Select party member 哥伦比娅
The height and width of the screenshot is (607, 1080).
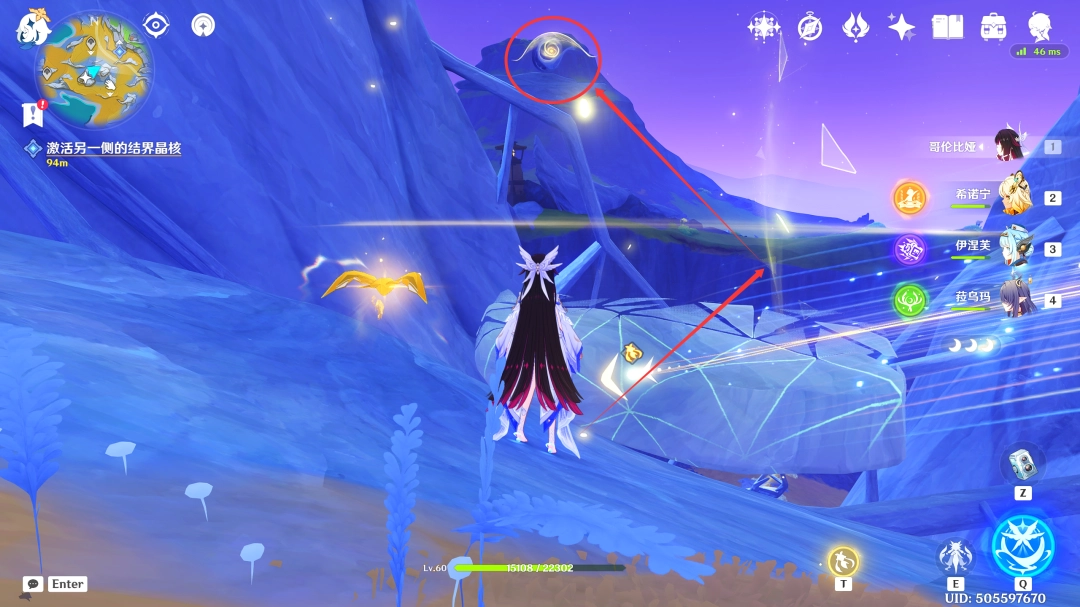coord(1012,146)
